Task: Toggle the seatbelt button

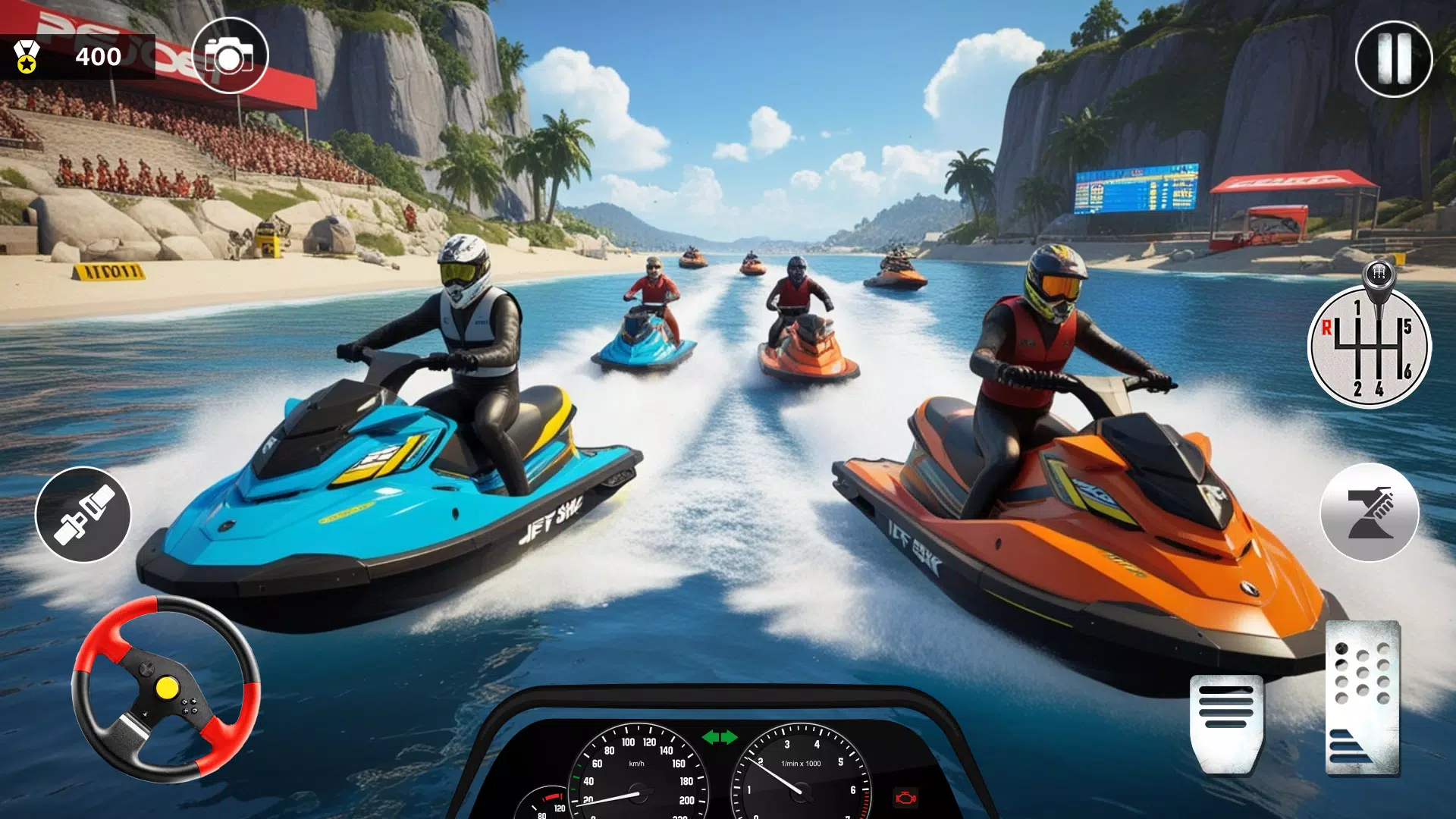Action: point(83,515)
